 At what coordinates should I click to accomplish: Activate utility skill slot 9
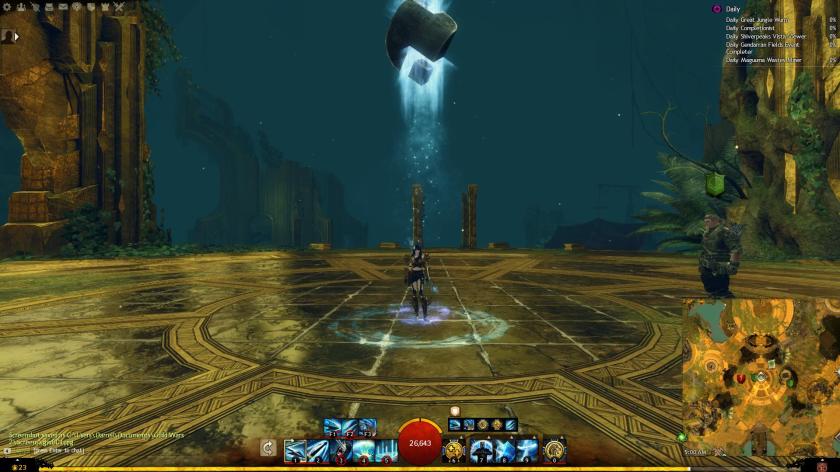coord(527,450)
